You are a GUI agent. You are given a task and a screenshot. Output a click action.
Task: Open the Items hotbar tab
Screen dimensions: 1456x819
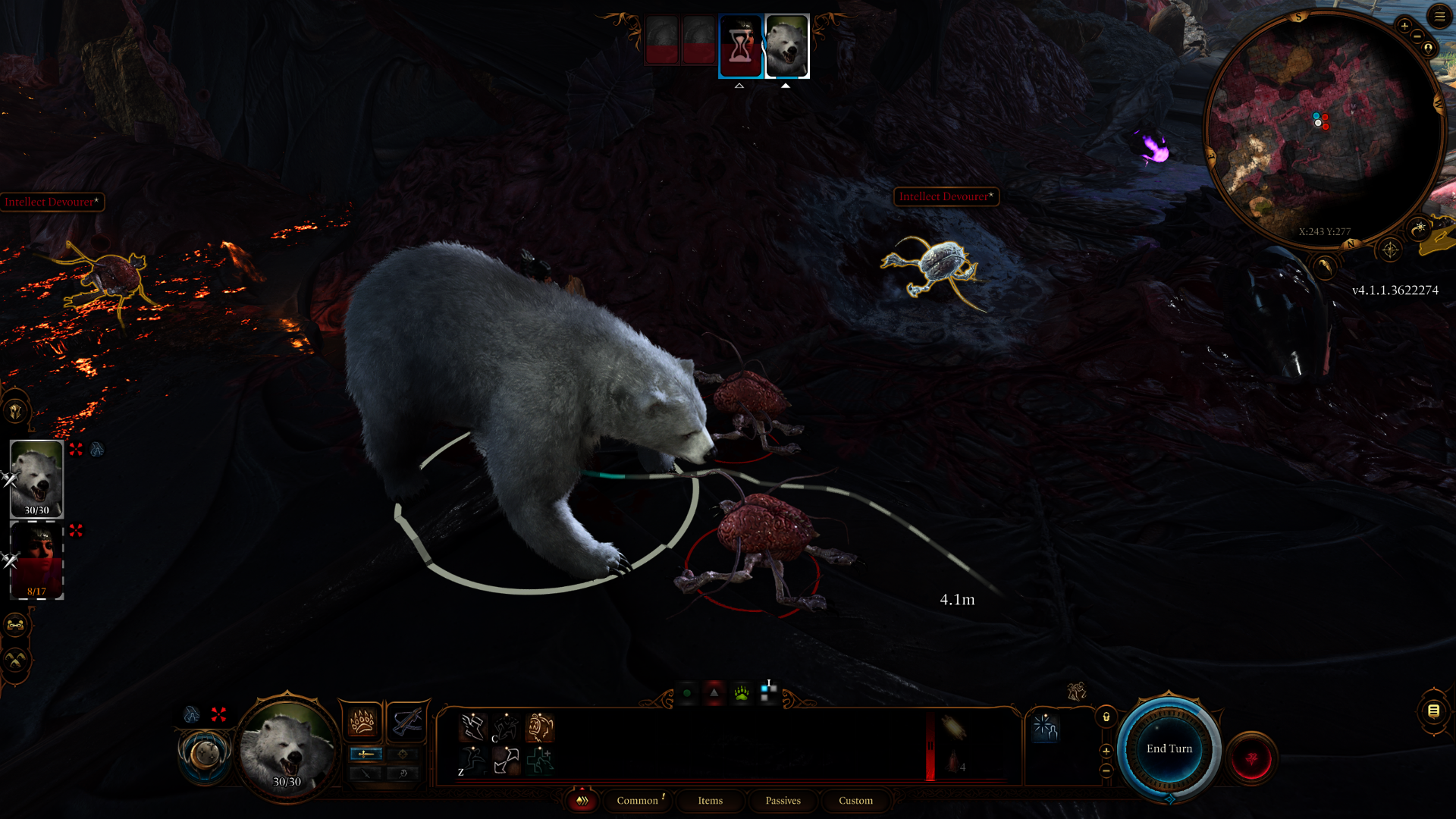(710, 801)
